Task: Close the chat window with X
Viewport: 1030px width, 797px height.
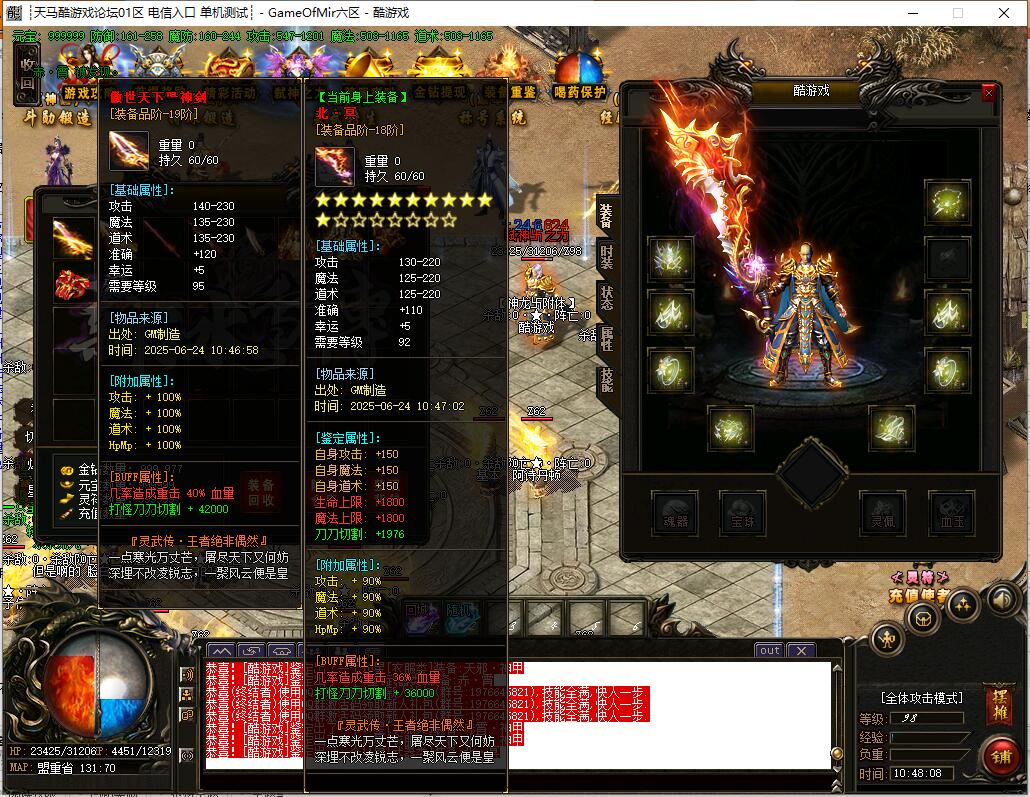Action: pyautogui.click(x=801, y=650)
